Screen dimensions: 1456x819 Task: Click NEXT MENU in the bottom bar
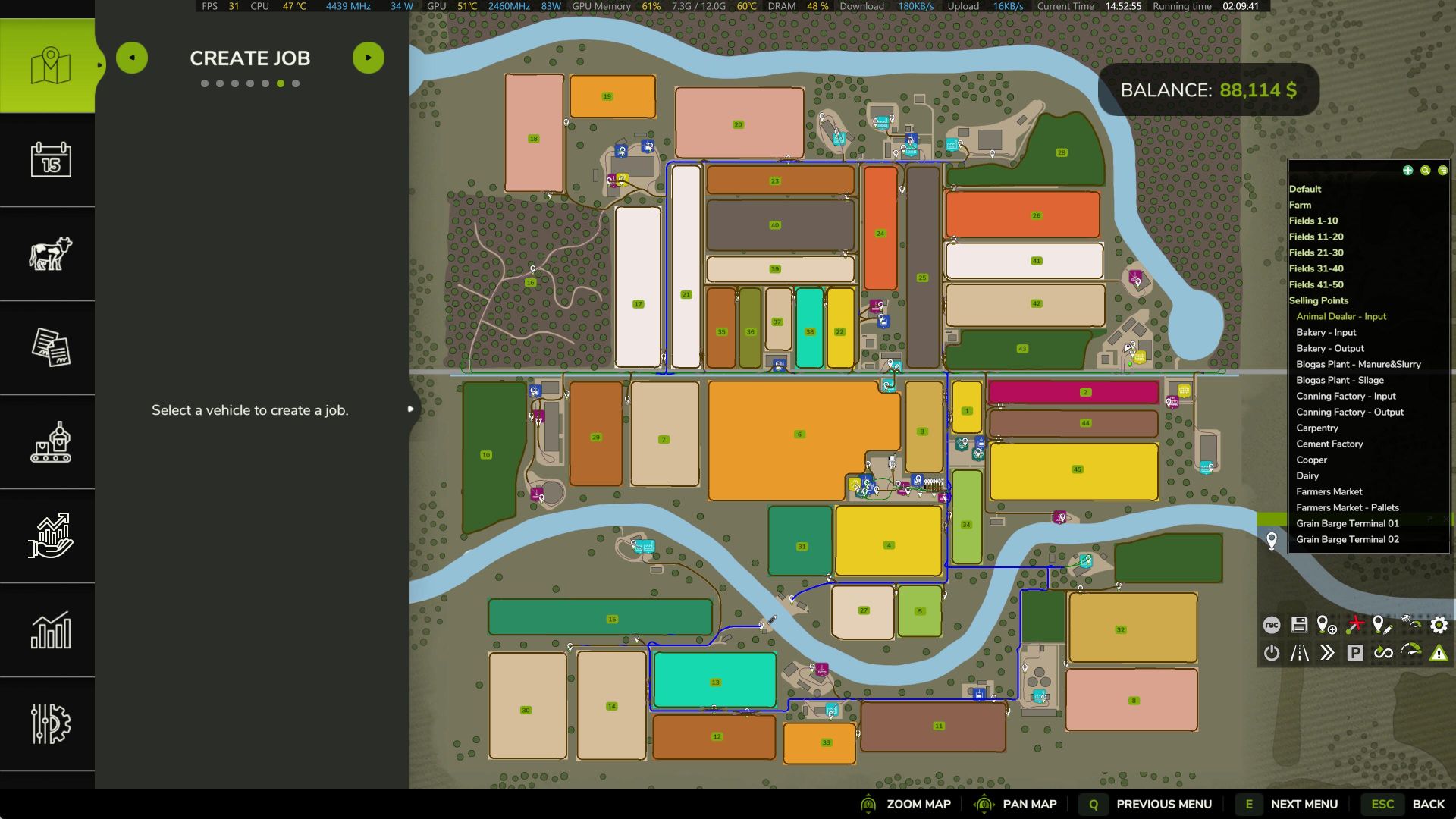coord(1304,804)
